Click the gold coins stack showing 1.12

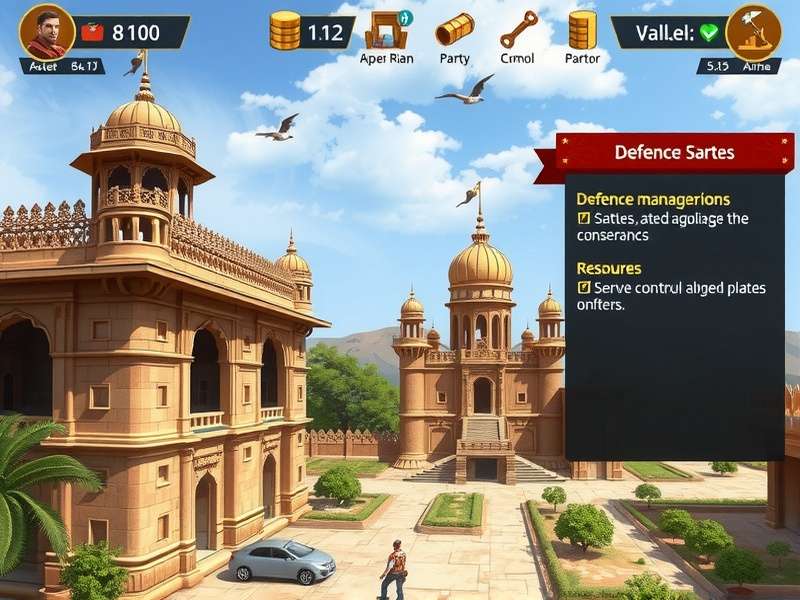coord(285,31)
